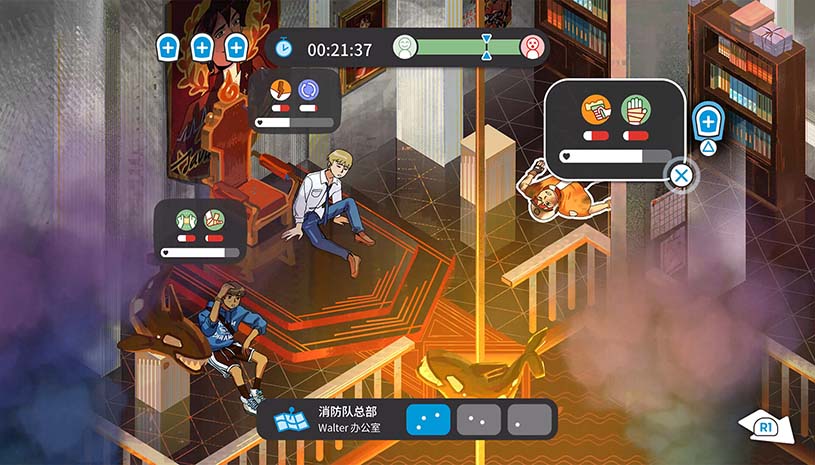
Task: Choose the green hand treatment icon
Action: pos(635,110)
